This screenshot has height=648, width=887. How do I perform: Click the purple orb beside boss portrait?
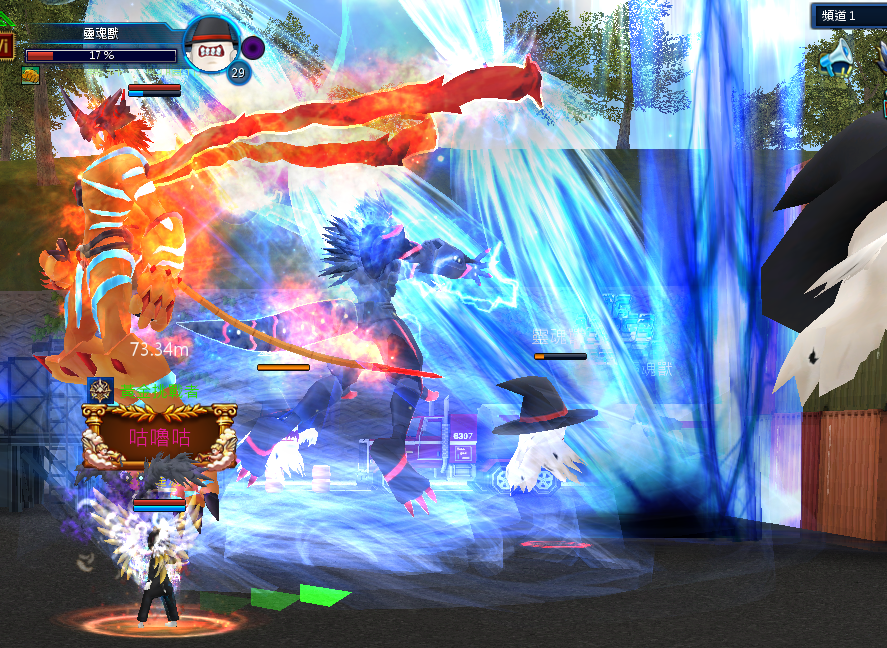253,46
